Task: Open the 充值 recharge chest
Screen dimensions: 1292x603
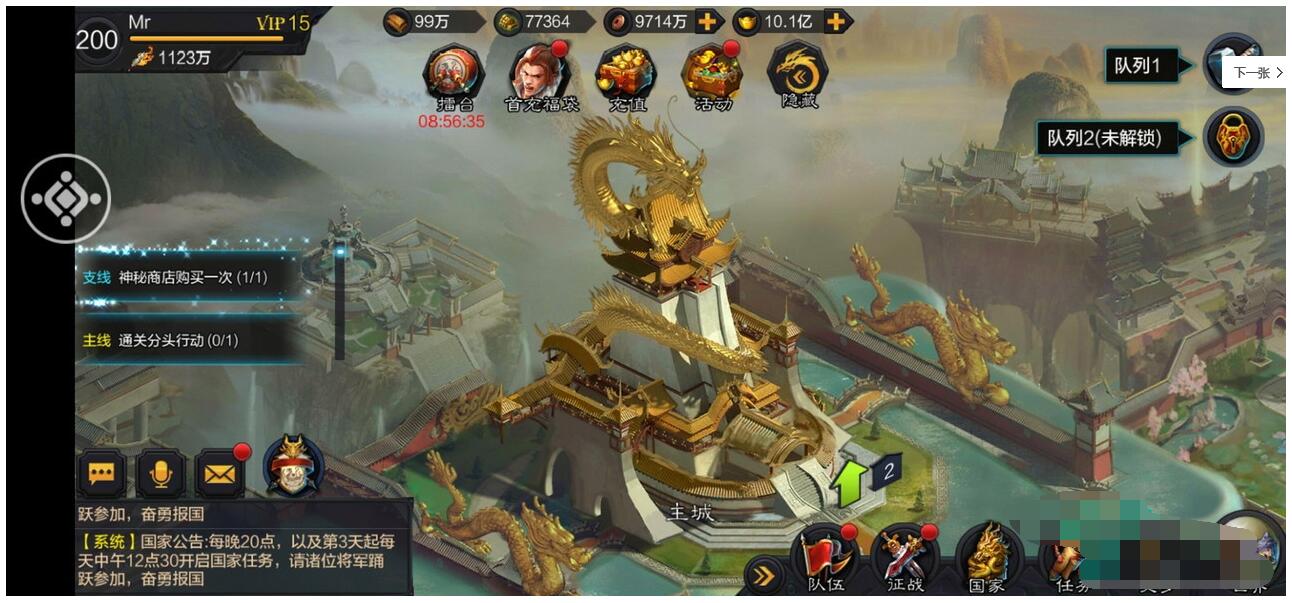Action: [625, 73]
